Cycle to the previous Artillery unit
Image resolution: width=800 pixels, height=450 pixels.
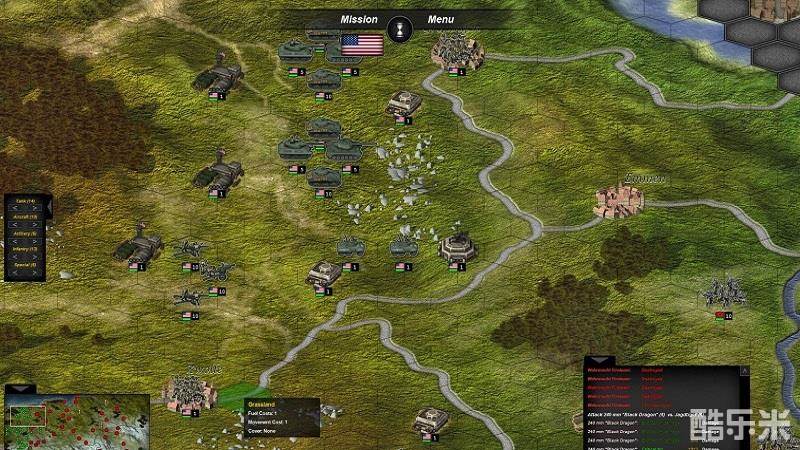tap(17, 241)
